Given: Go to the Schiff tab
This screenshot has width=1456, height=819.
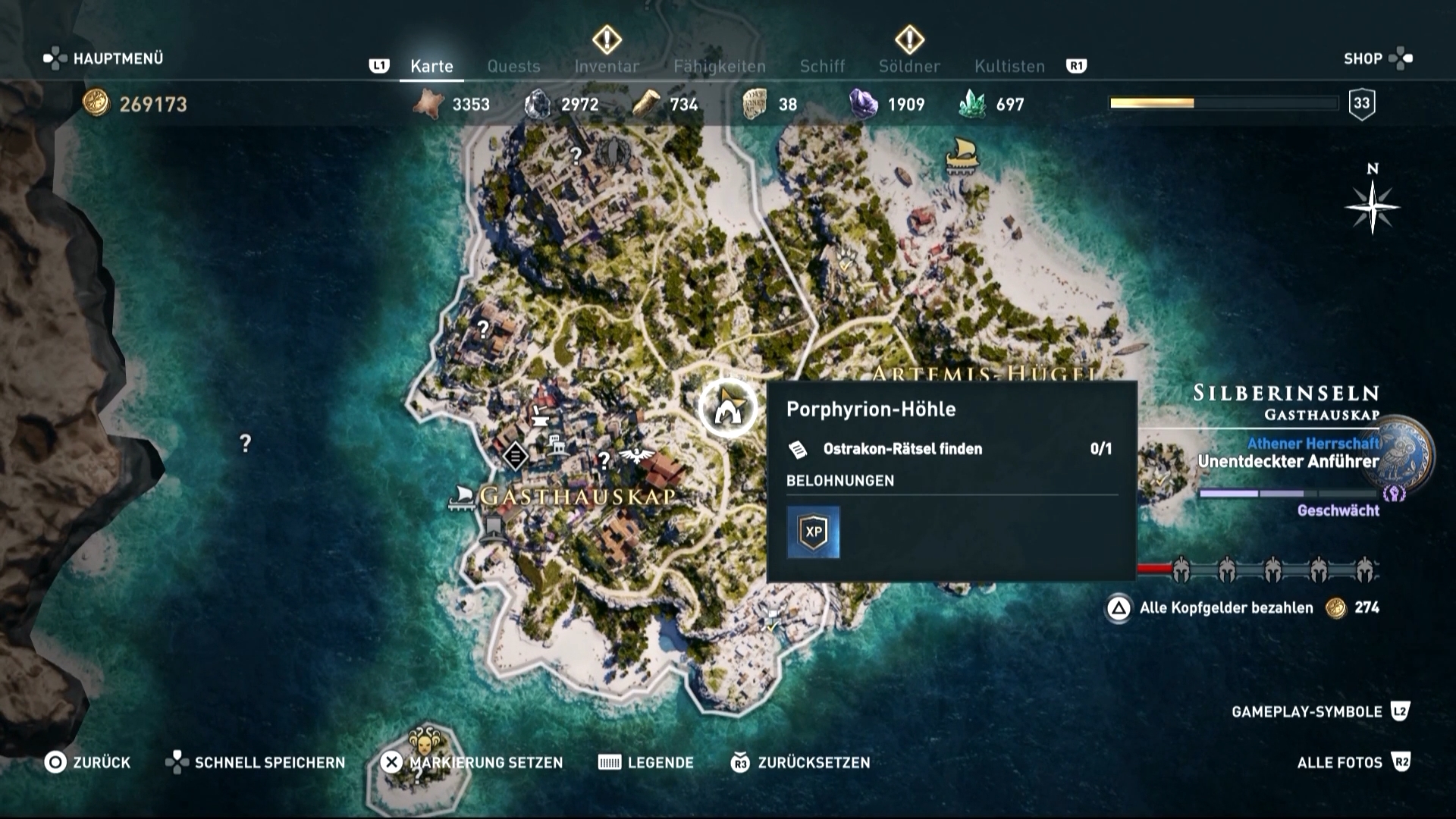Looking at the screenshot, I should [822, 67].
